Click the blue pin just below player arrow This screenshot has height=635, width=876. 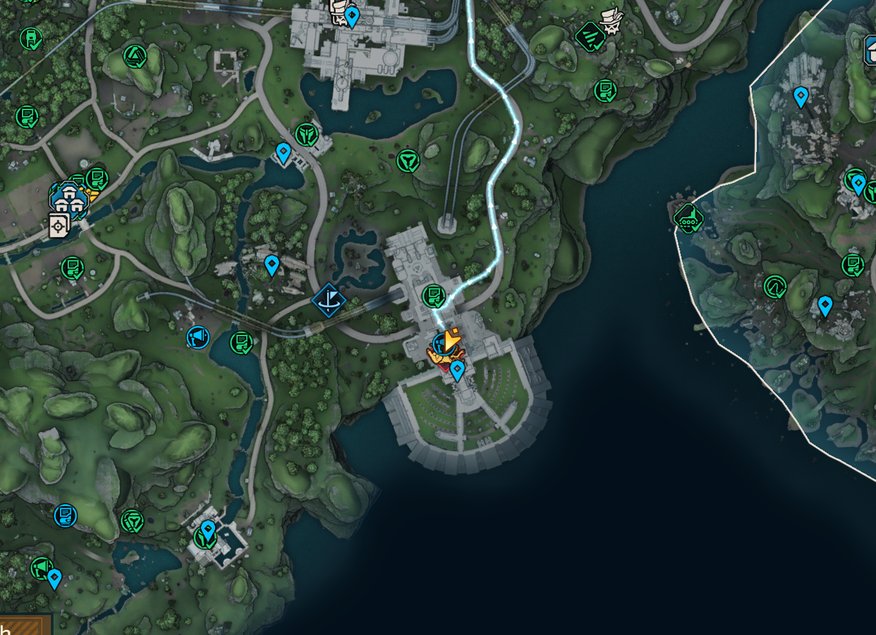point(457,371)
